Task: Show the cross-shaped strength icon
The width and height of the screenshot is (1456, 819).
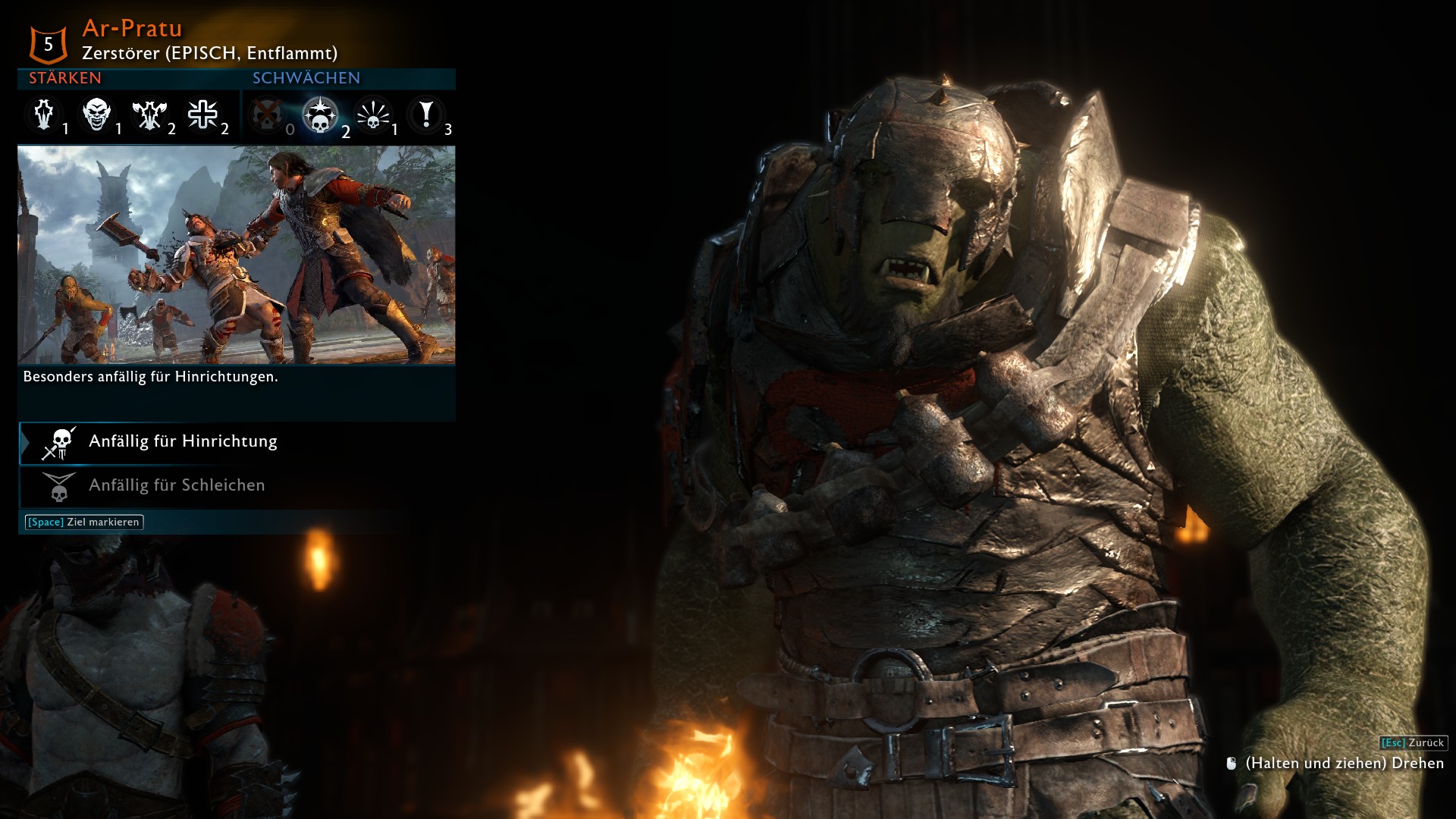Action: coord(202,115)
